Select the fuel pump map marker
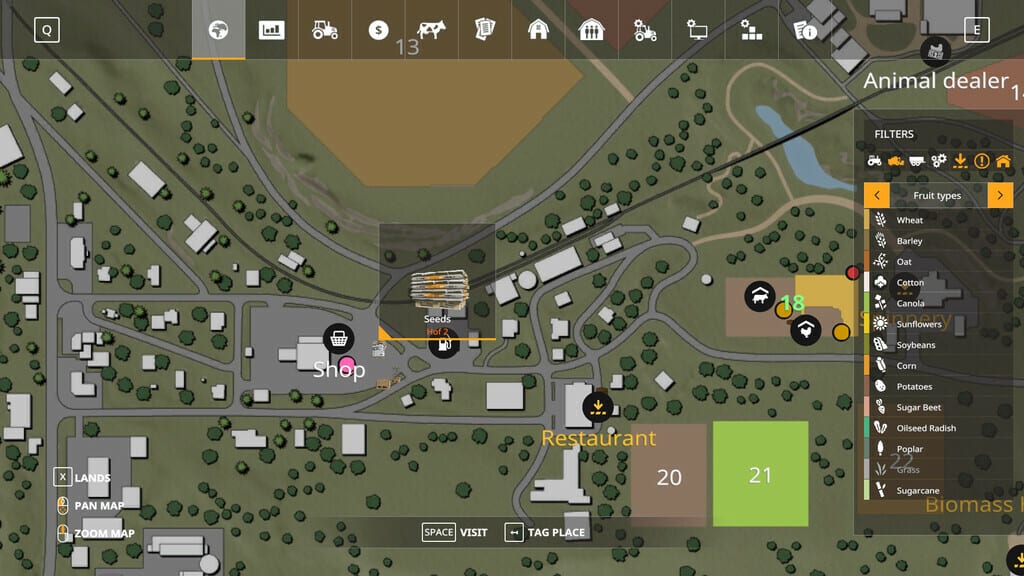Image resolution: width=1024 pixels, height=576 pixels. [x=443, y=343]
